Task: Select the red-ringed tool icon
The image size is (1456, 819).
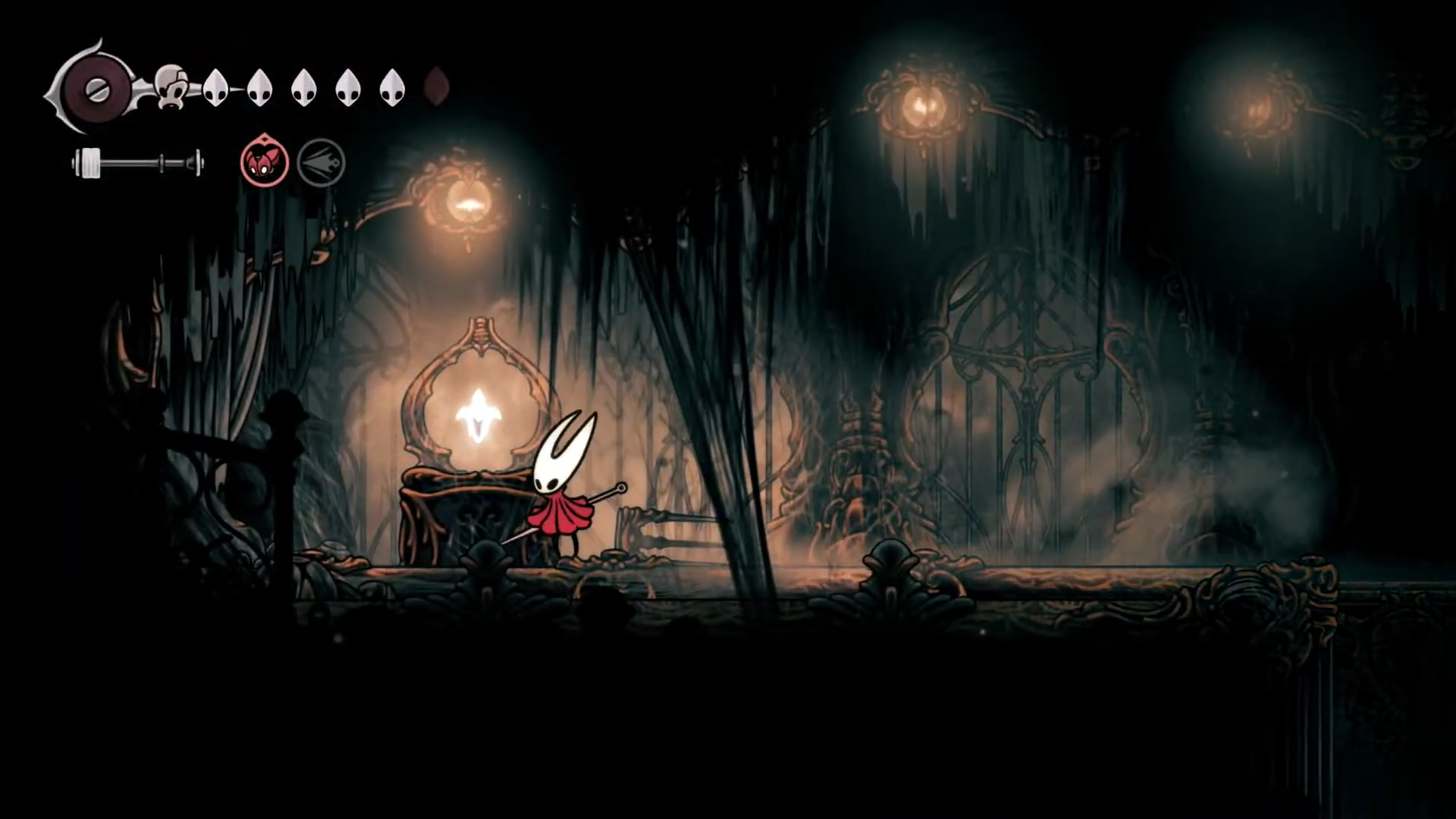Action: pos(265,162)
